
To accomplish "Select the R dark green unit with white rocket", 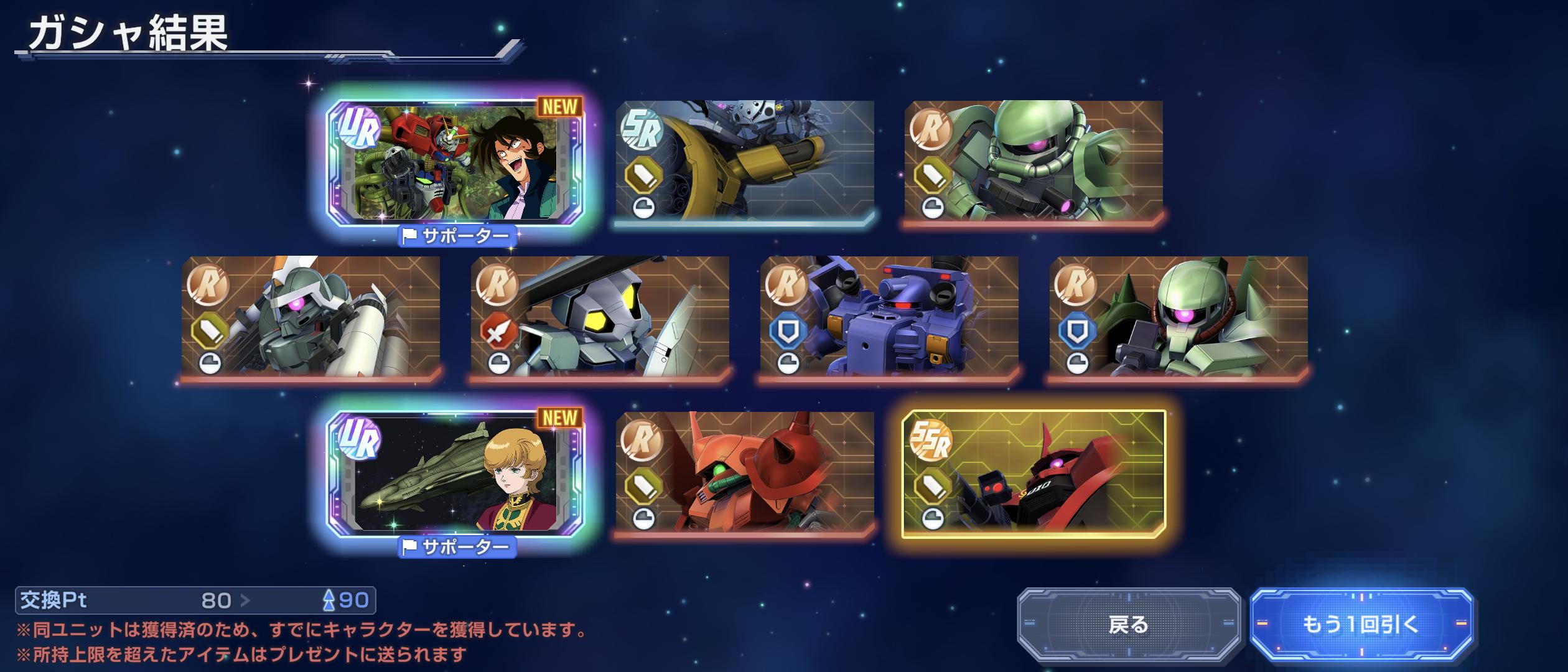I will pyautogui.click(x=310, y=316).
